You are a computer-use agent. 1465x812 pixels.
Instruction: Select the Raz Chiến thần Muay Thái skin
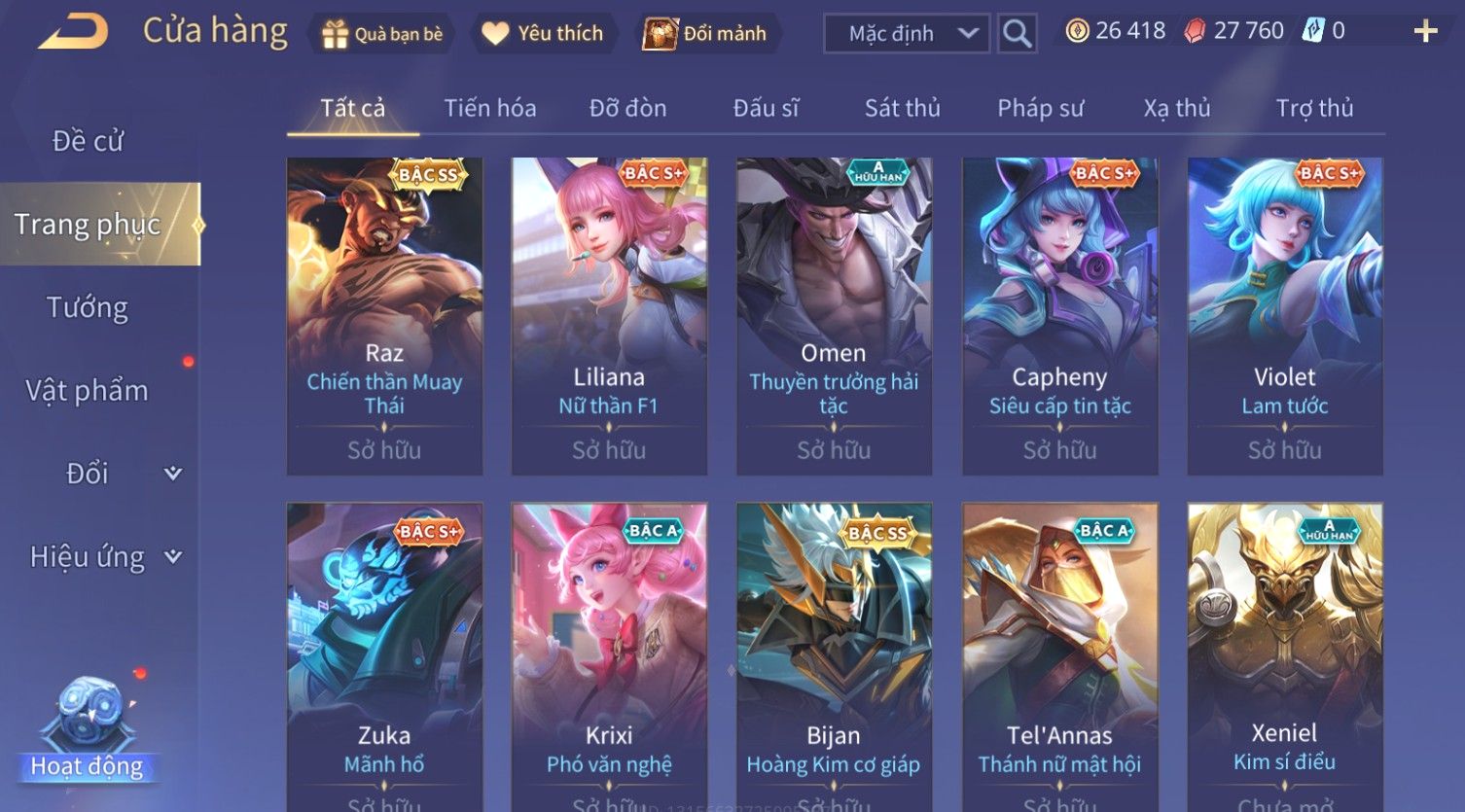[x=384, y=316]
